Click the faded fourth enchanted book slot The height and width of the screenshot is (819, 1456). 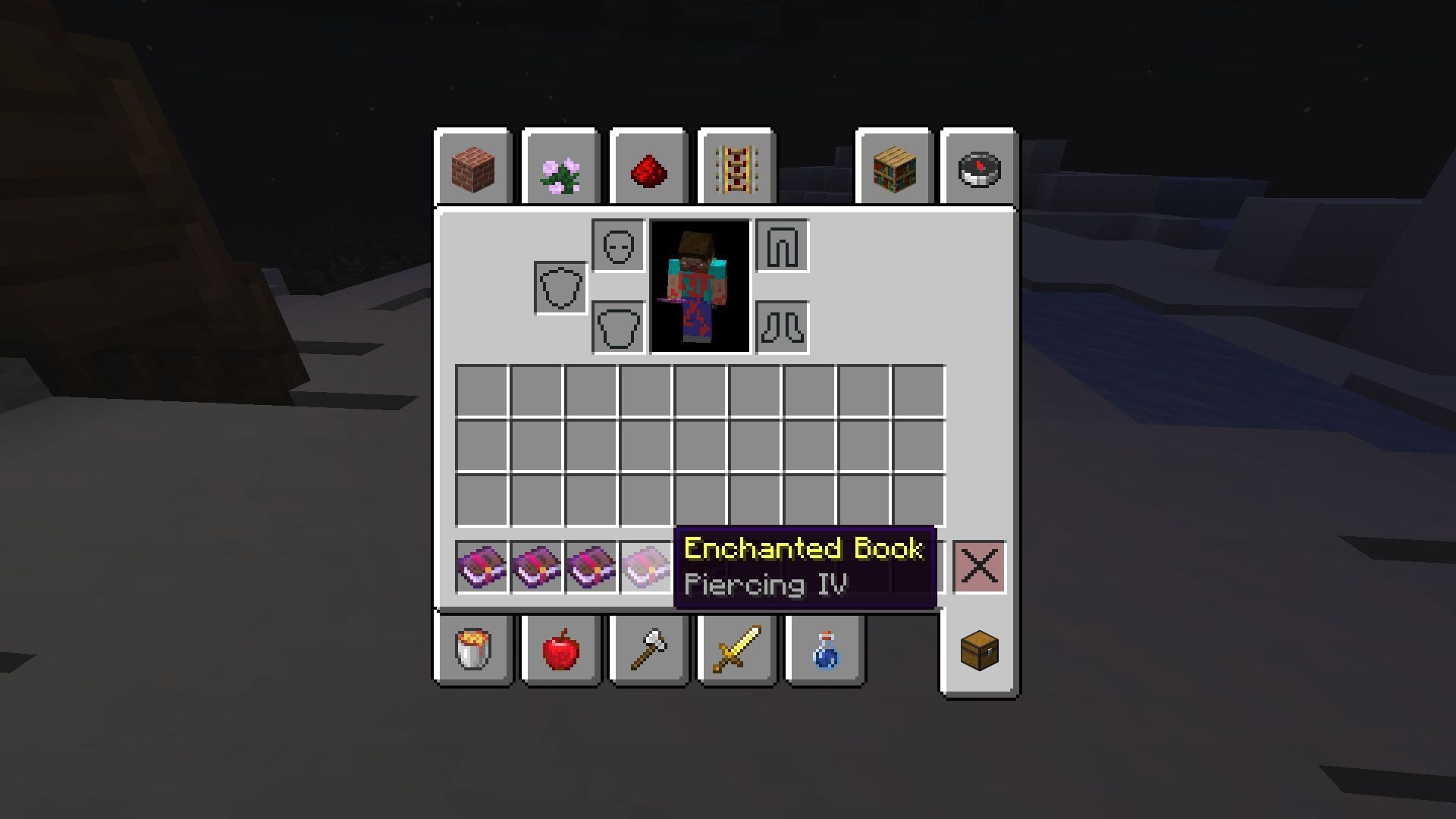647,566
